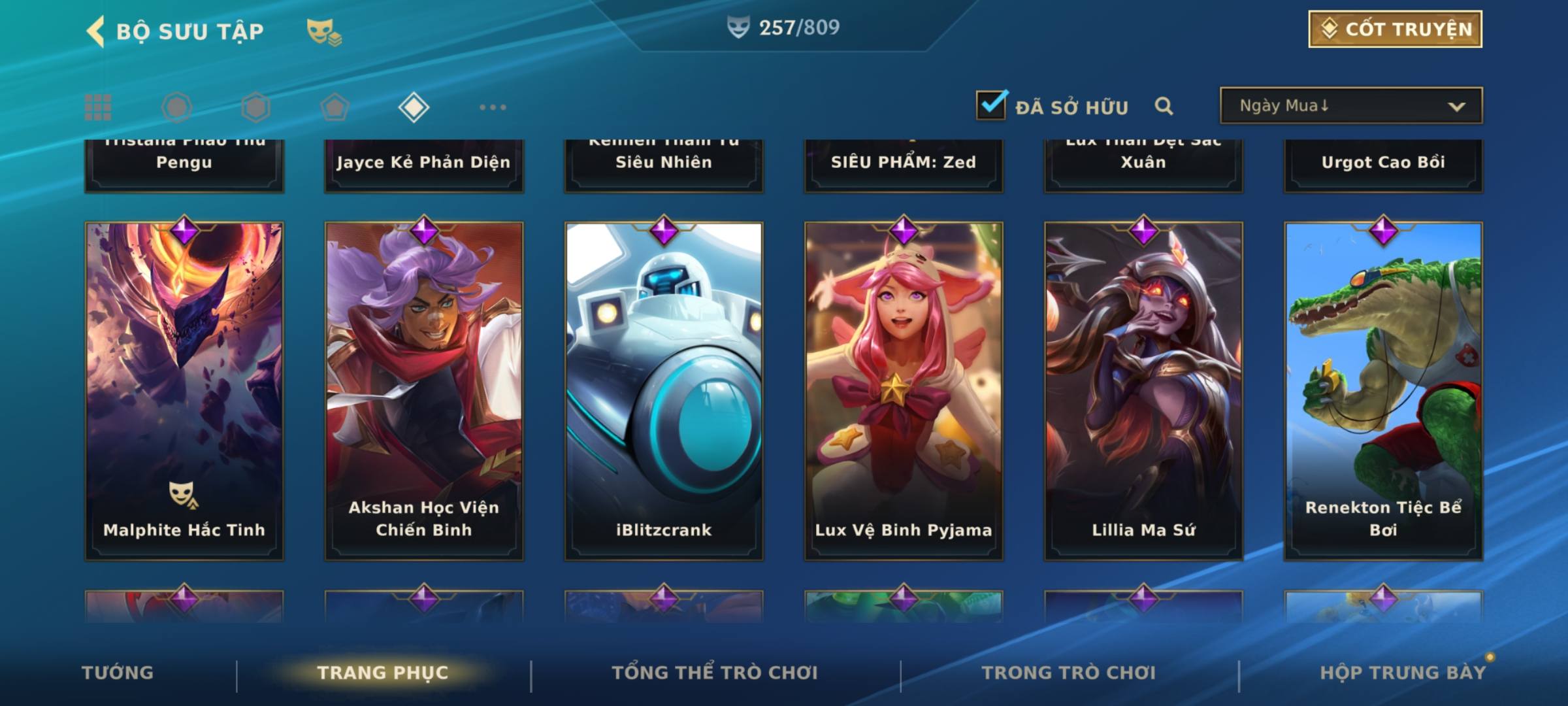Open the three-dots more filters
Viewport: 1568px width, 706px height.
pos(493,107)
